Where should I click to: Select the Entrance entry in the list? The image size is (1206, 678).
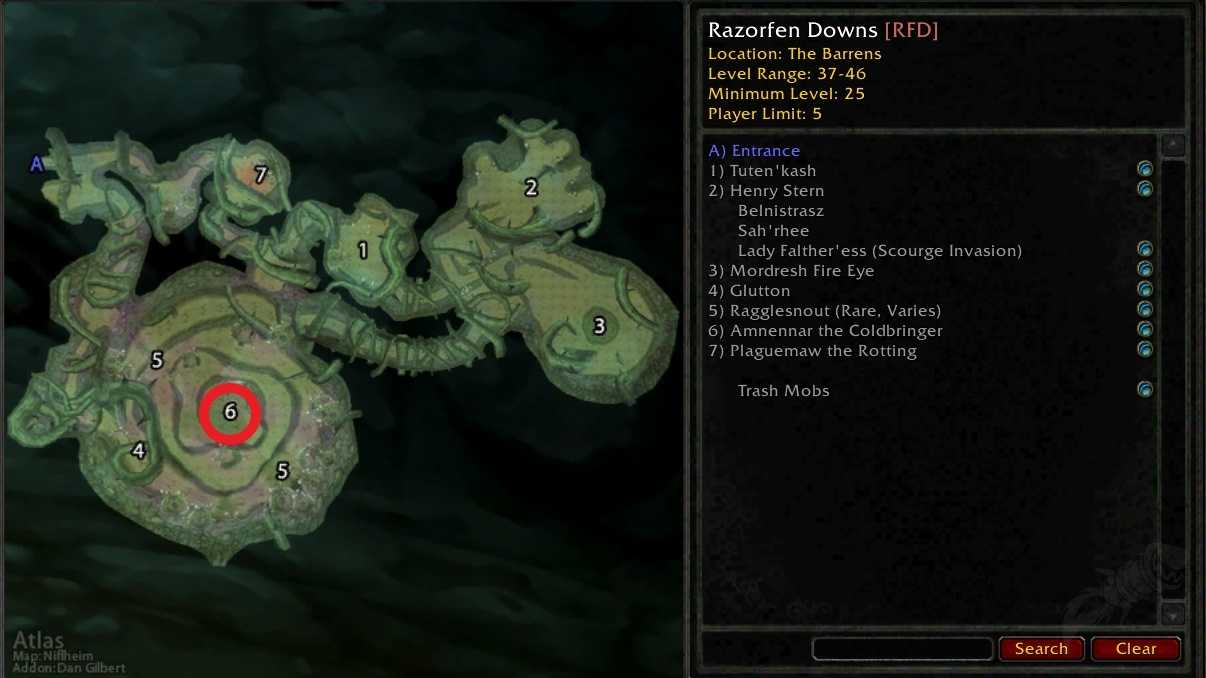click(x=754, y=151)
